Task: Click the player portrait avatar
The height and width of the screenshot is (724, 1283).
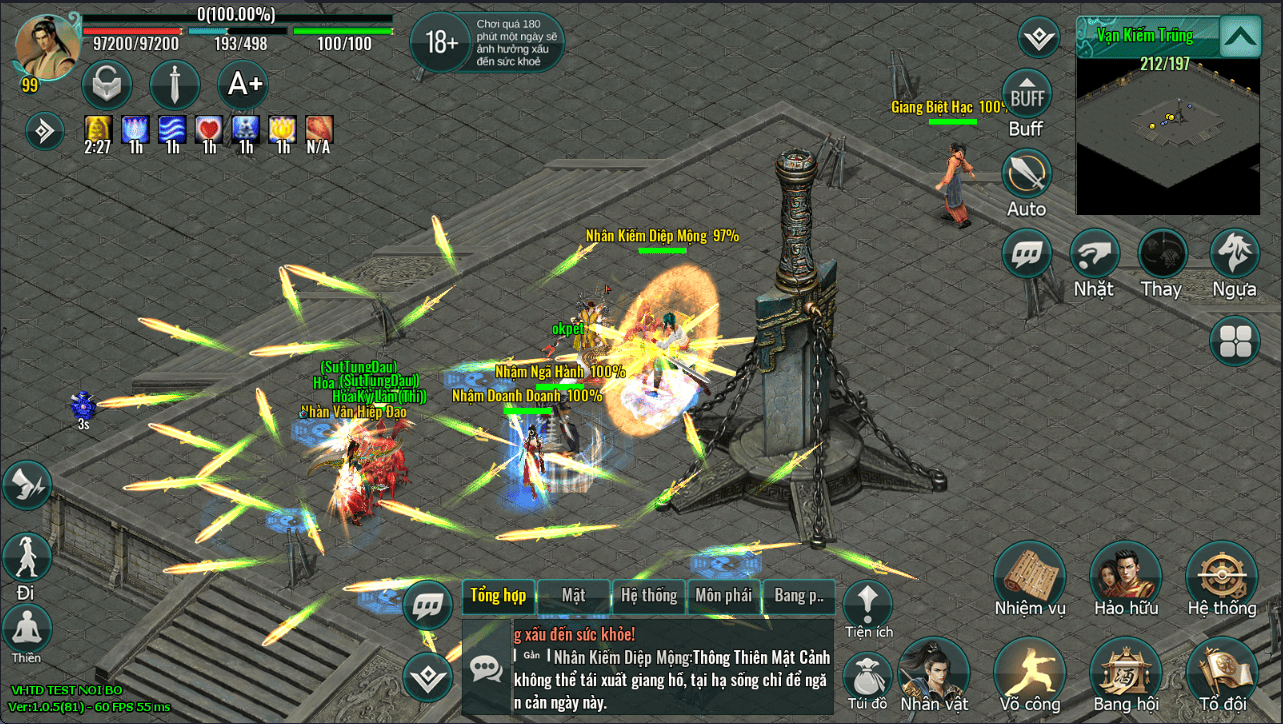Action: (47, 45)
